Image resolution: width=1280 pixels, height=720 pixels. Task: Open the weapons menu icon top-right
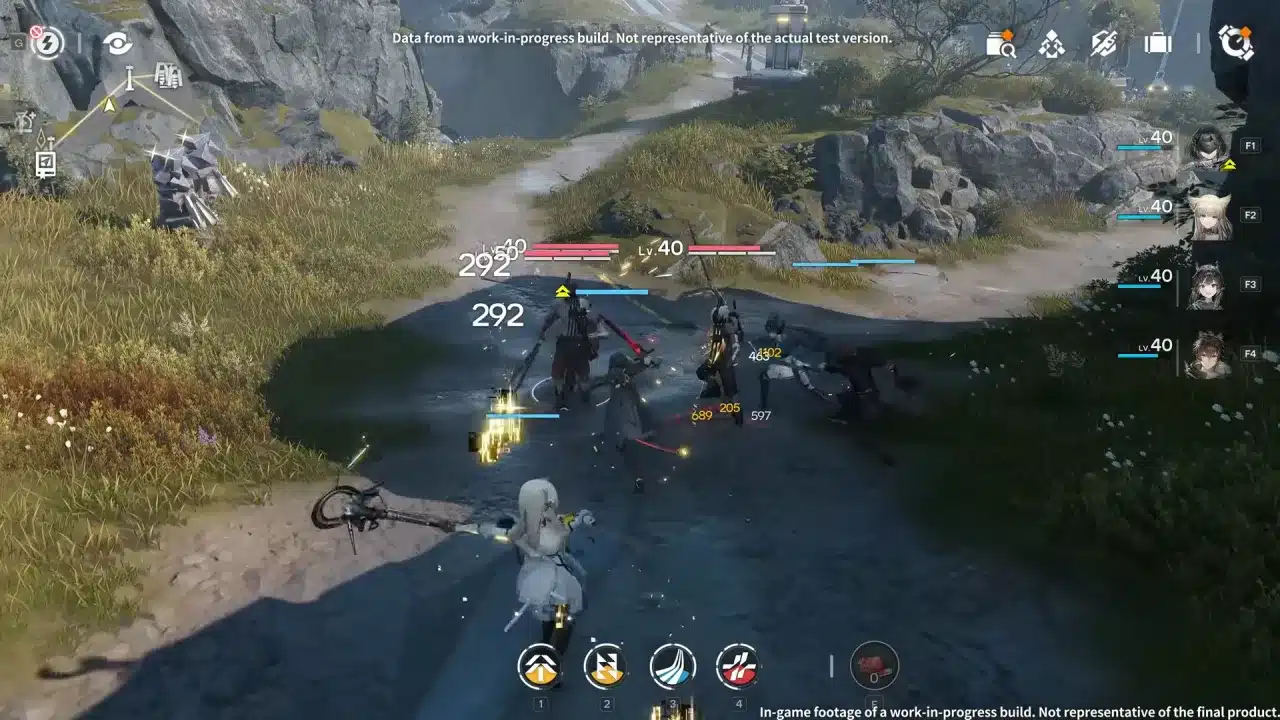[x=1102, y=44]
